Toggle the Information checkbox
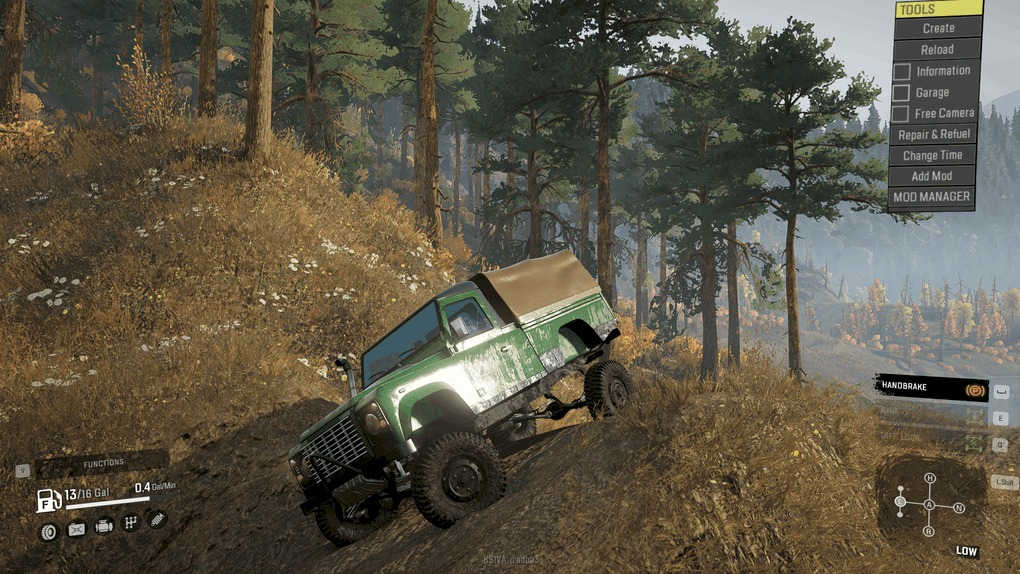 point(902,71)
